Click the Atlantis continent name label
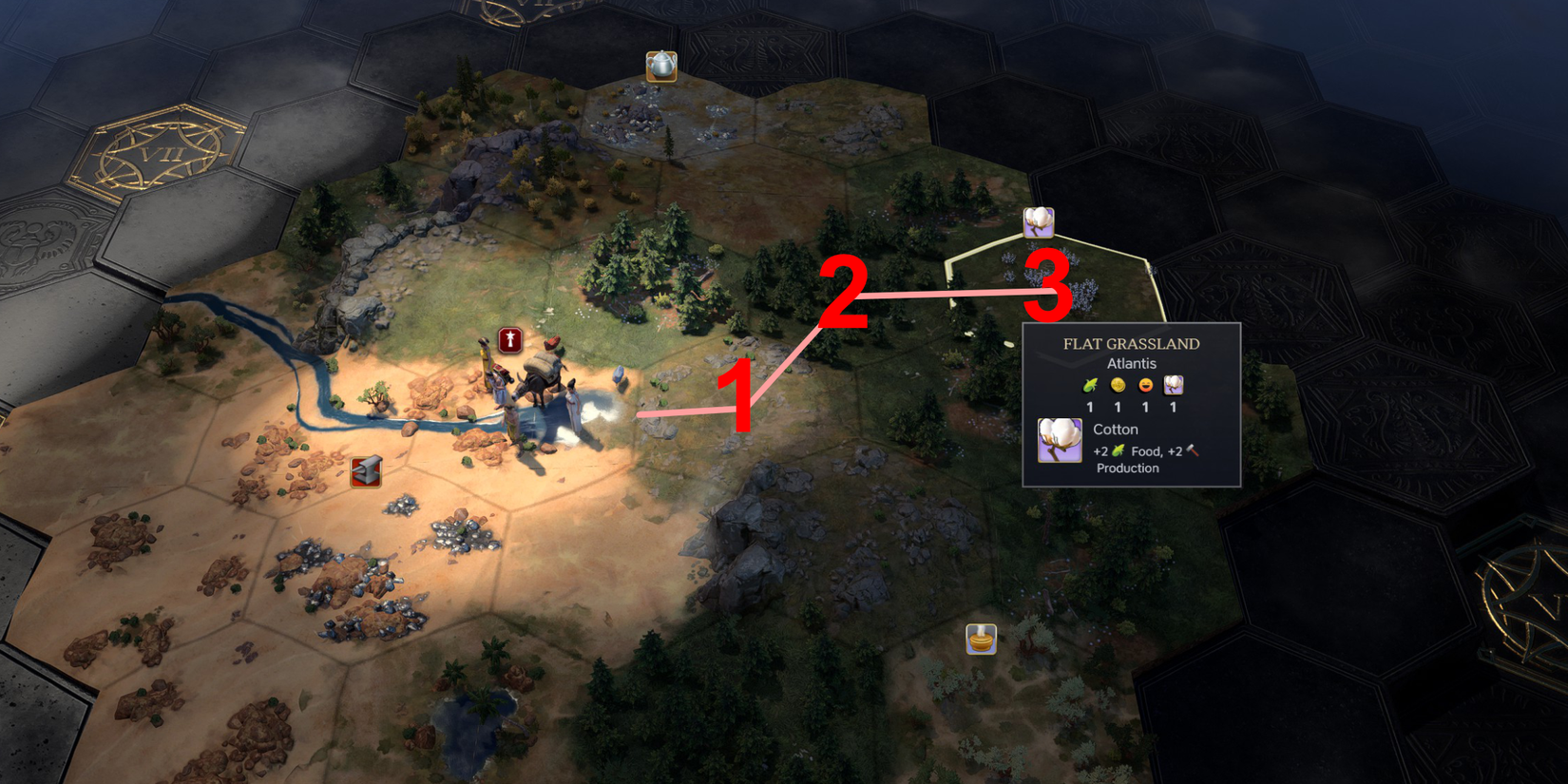 tap(1132, 363)
